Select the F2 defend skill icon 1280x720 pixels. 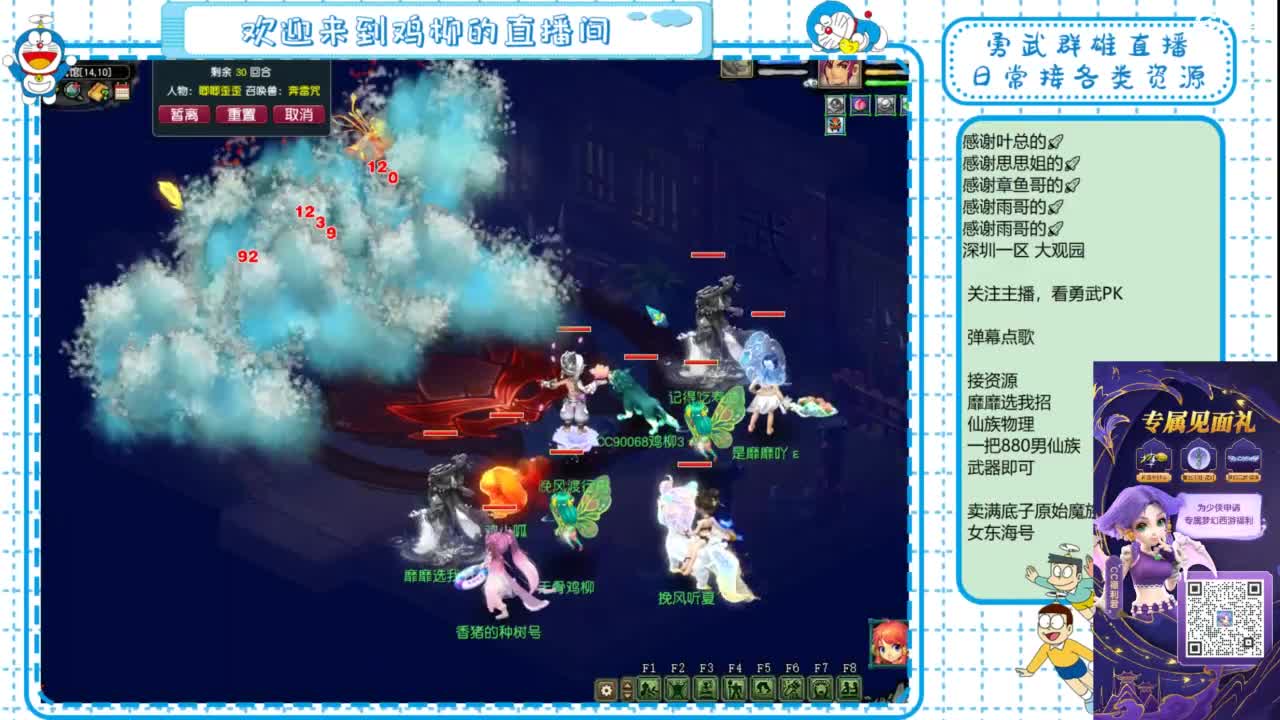pos(679,689)
